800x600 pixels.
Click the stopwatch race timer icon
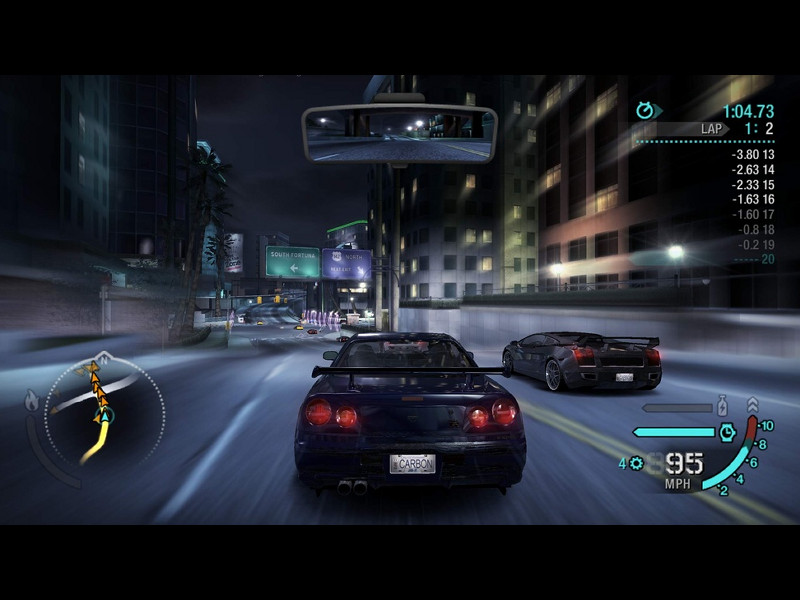(645, 110)
